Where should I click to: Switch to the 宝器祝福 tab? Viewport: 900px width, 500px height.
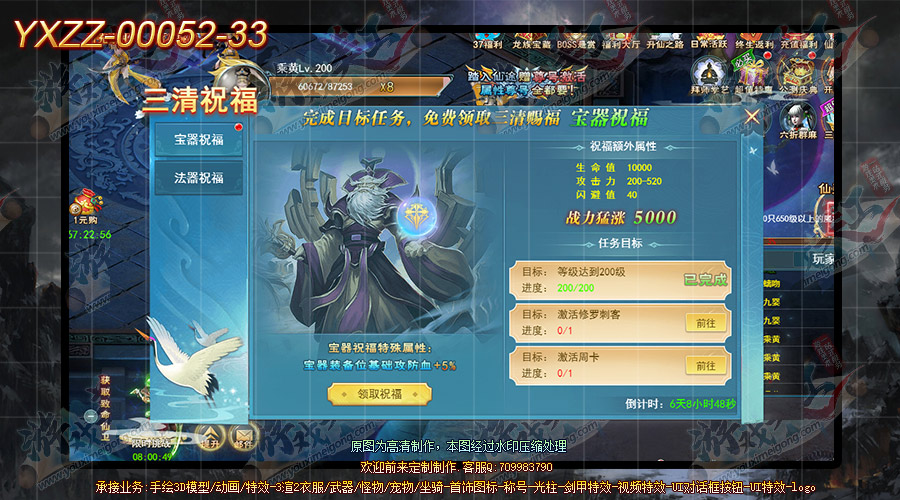(x=199, y=141)
